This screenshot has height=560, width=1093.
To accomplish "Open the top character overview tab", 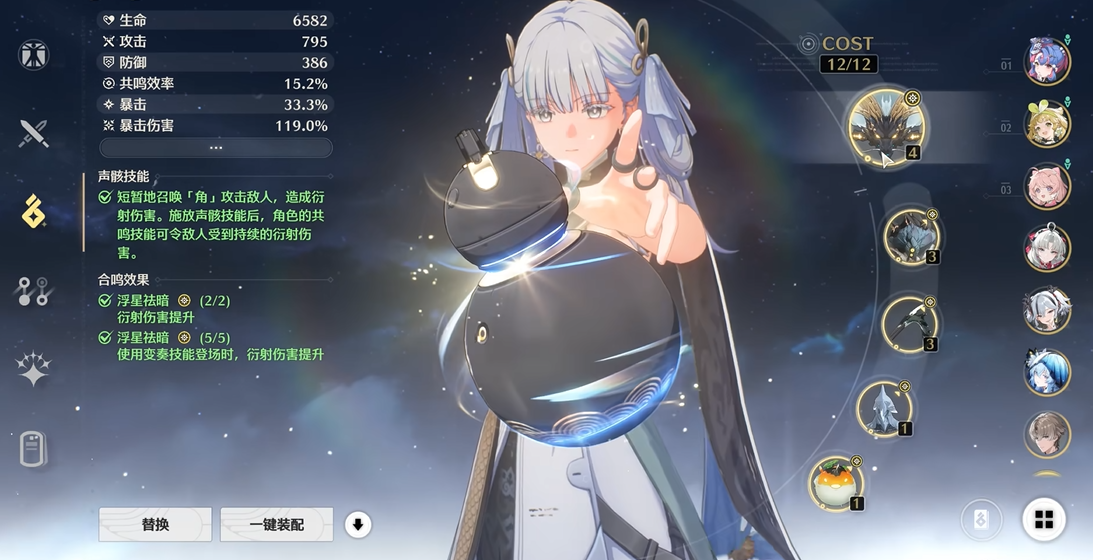I will pyautogui.click(x=34, y=55).
